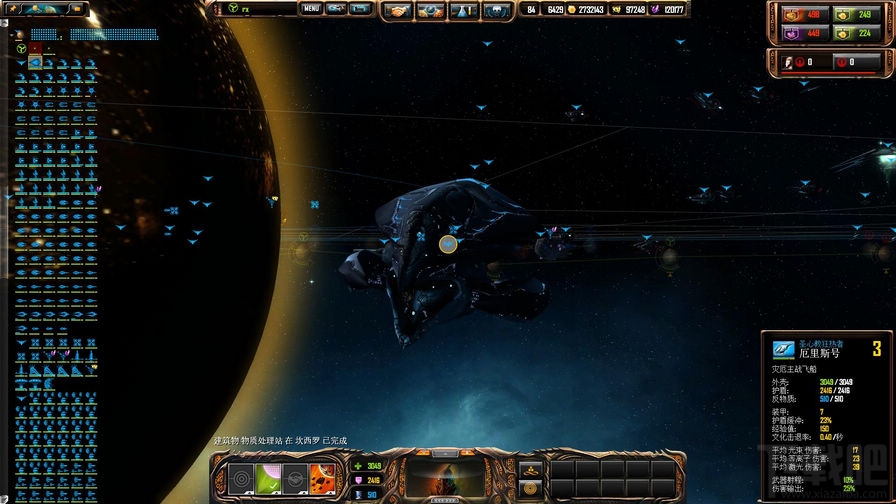Image resolution: width=896 pixels, height=504 pixels.
Task: Open the diplomacy handshake screen
Action: [x=400, y=10]
